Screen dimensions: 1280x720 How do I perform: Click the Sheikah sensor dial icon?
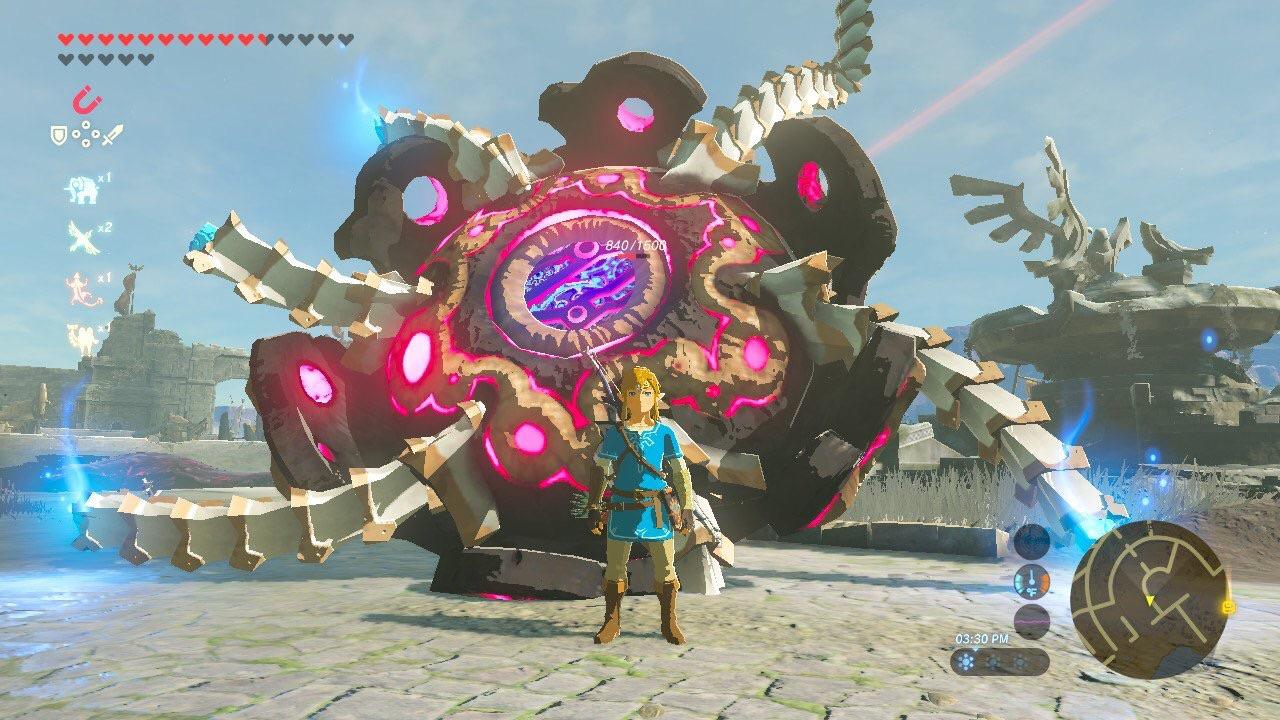1030,542
